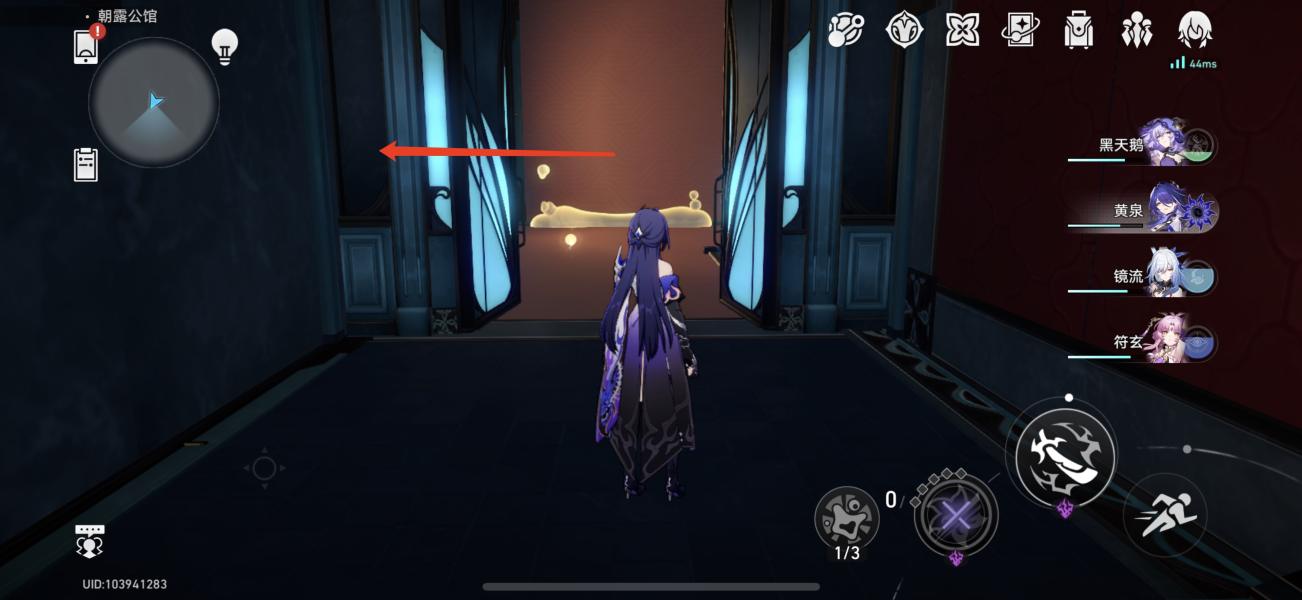Open the chat and friends icon
The width and height of the screenshot is (1302, 600).
90,541
